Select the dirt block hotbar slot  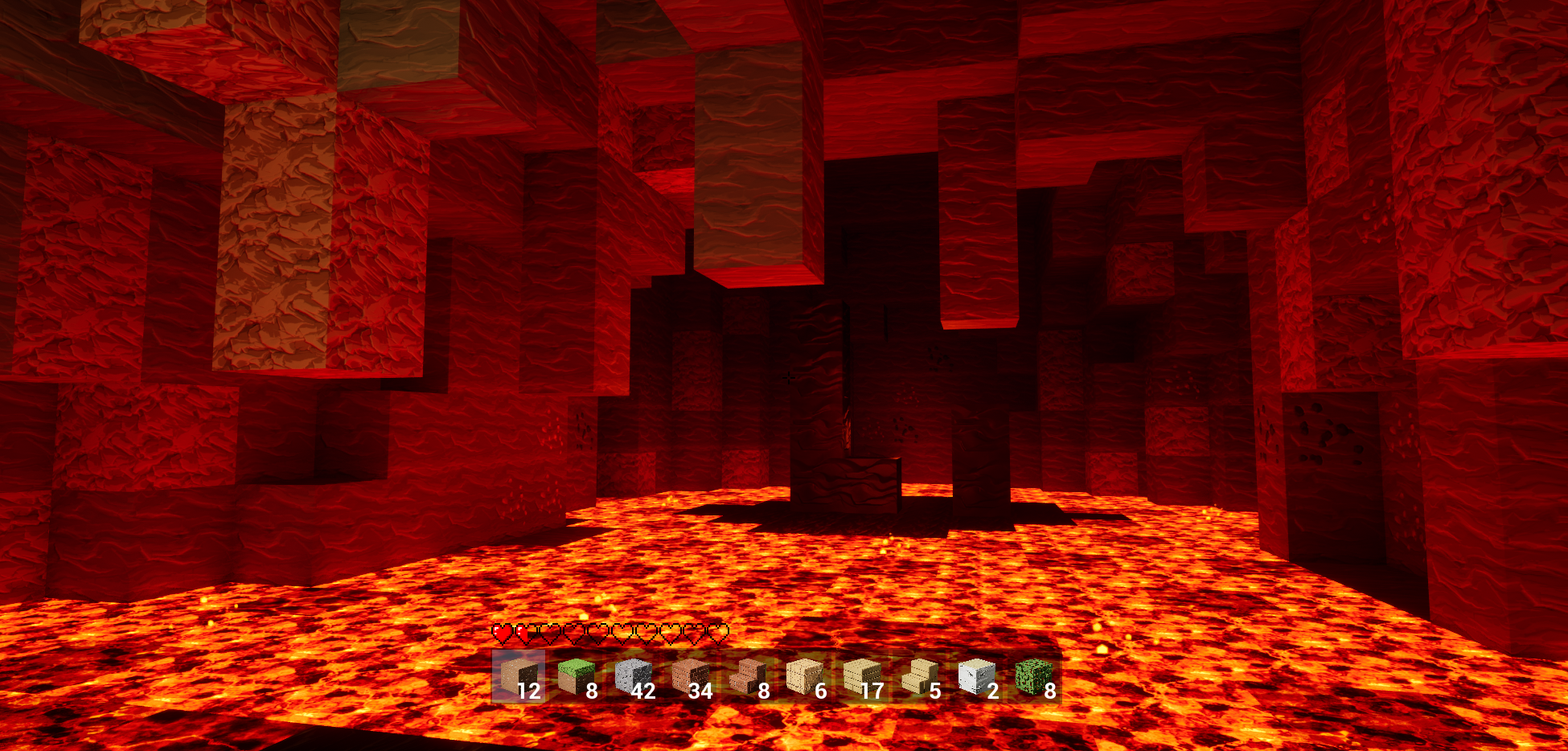point(518,677)
